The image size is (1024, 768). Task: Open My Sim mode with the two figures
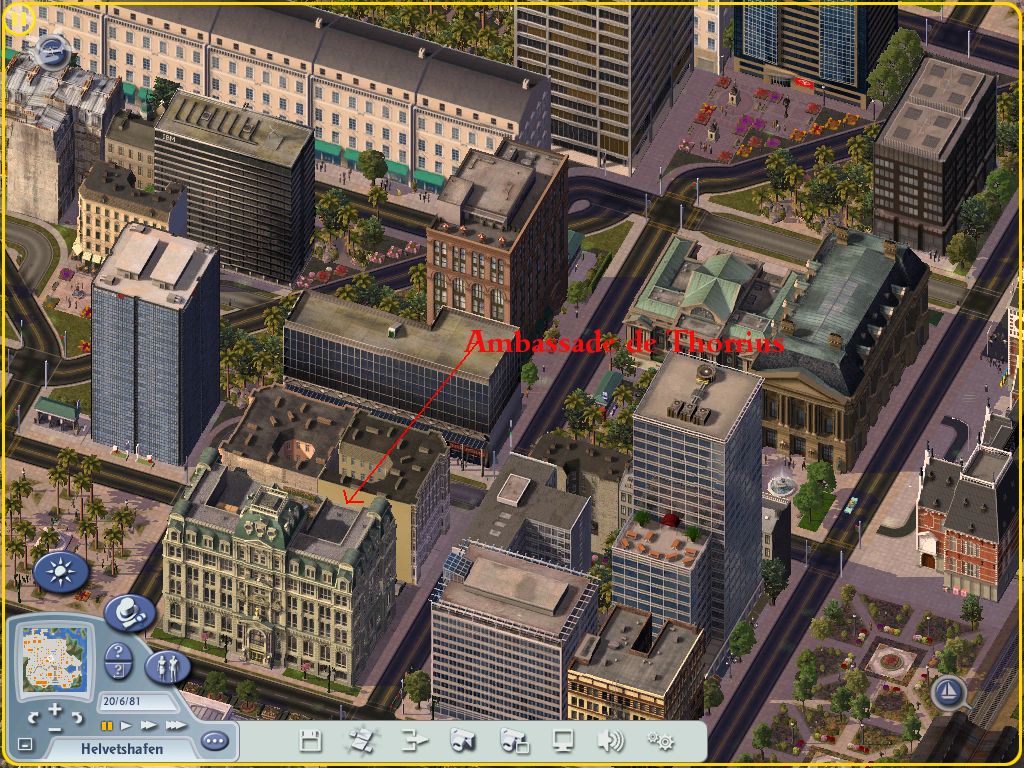167,666
